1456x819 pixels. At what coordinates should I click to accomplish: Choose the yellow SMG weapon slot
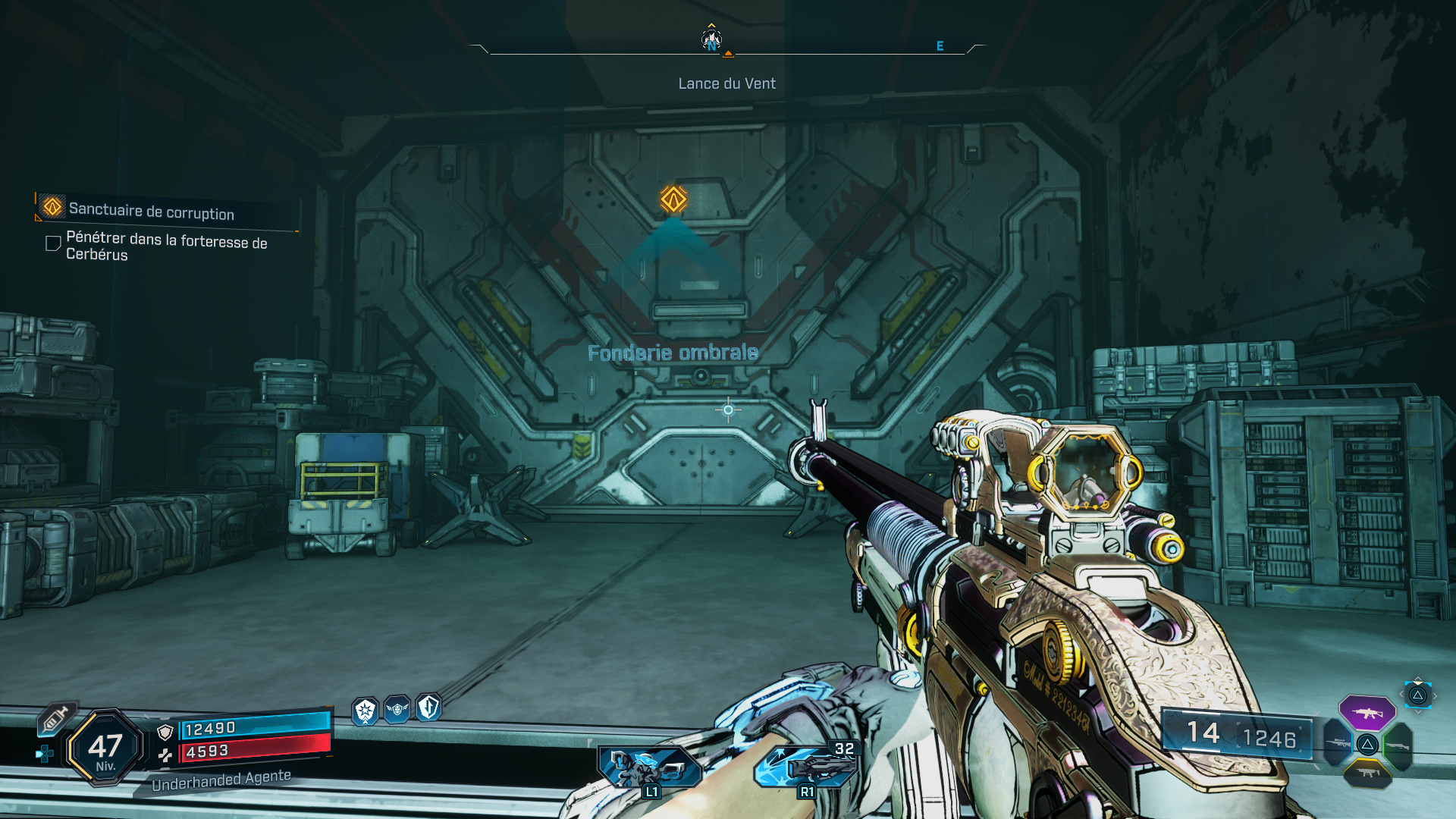(1367, 773)
